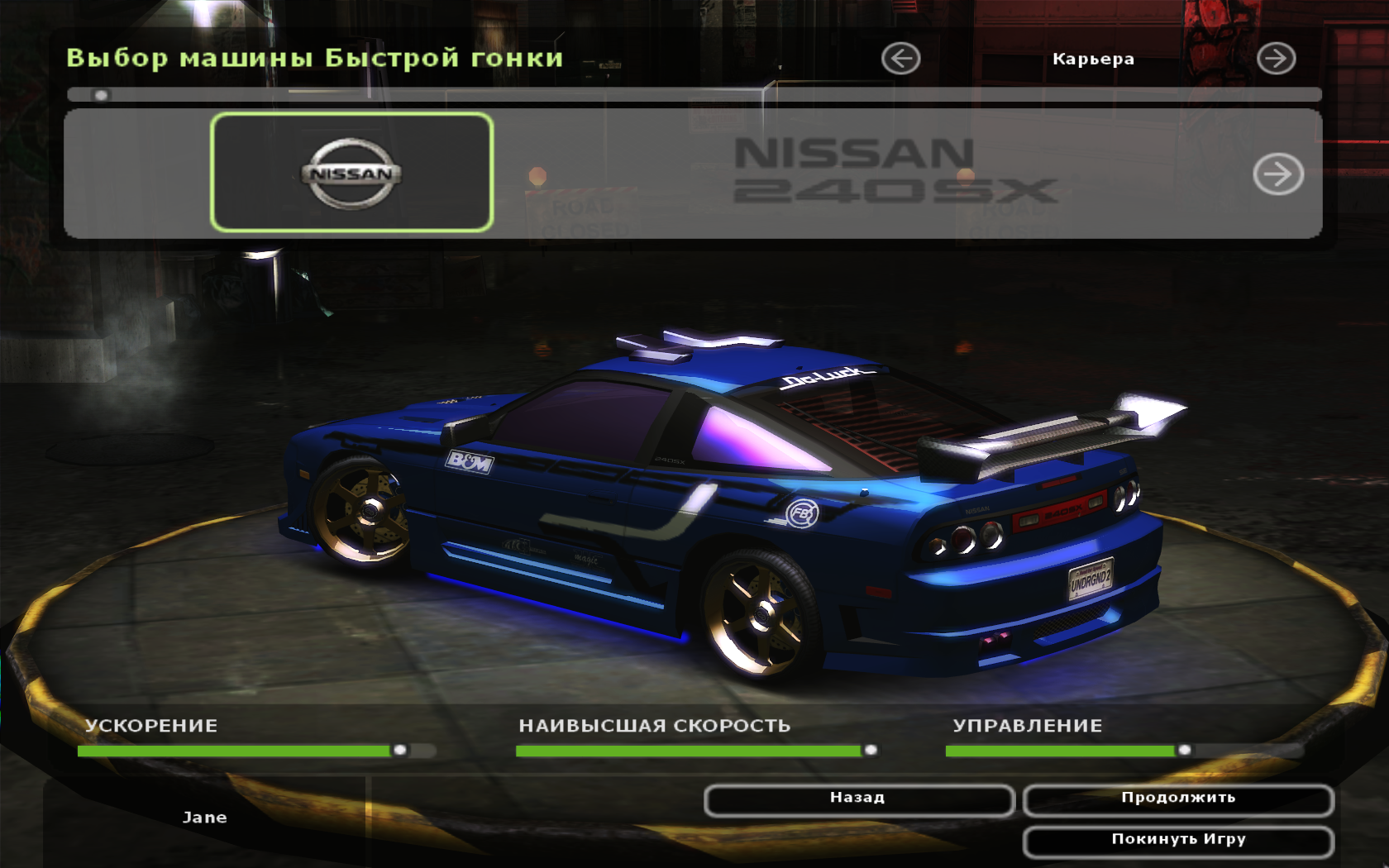Switch to next category right of Карьера
Screen dimensions: 1389x868
[1276, 59]
